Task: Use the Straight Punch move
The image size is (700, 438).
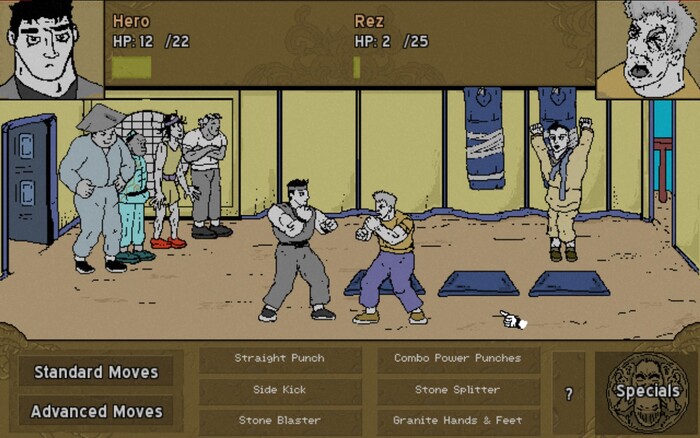Action: 279,358
